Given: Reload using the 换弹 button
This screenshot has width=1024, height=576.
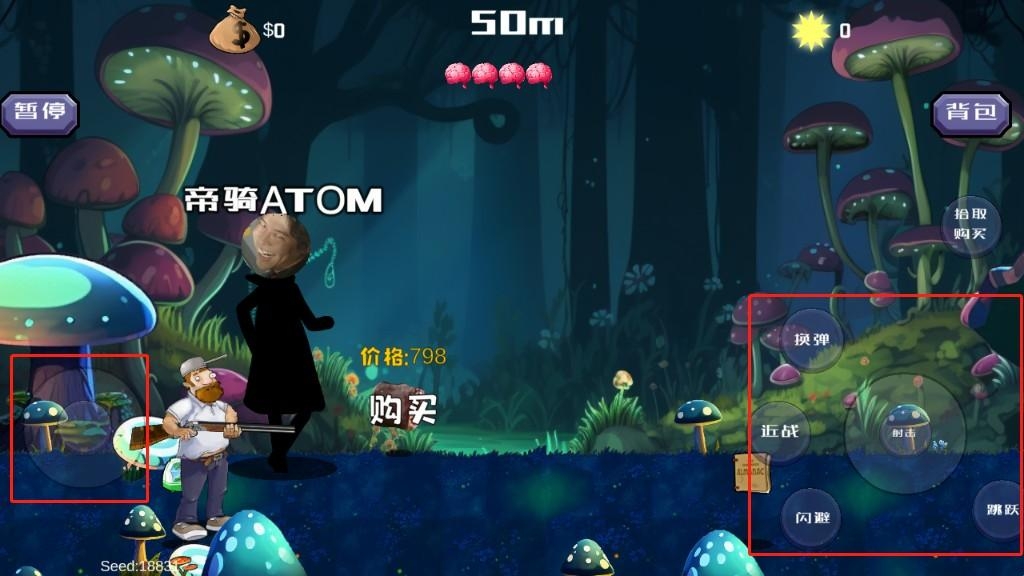Looking at the screenshot, I should [811, 339].
